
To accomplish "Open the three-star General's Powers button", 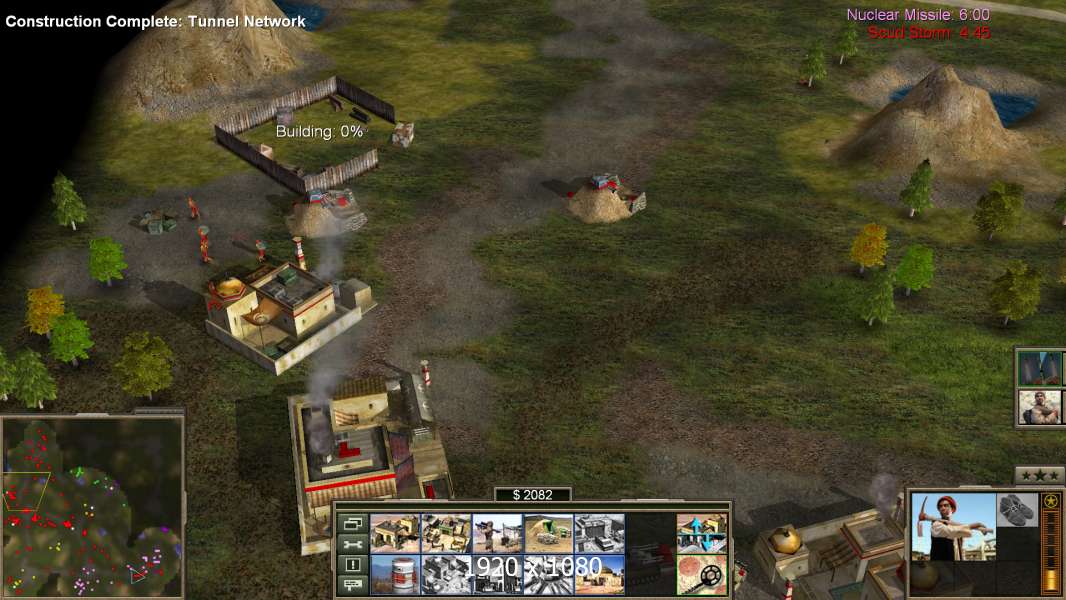I will pos(1039,475).
